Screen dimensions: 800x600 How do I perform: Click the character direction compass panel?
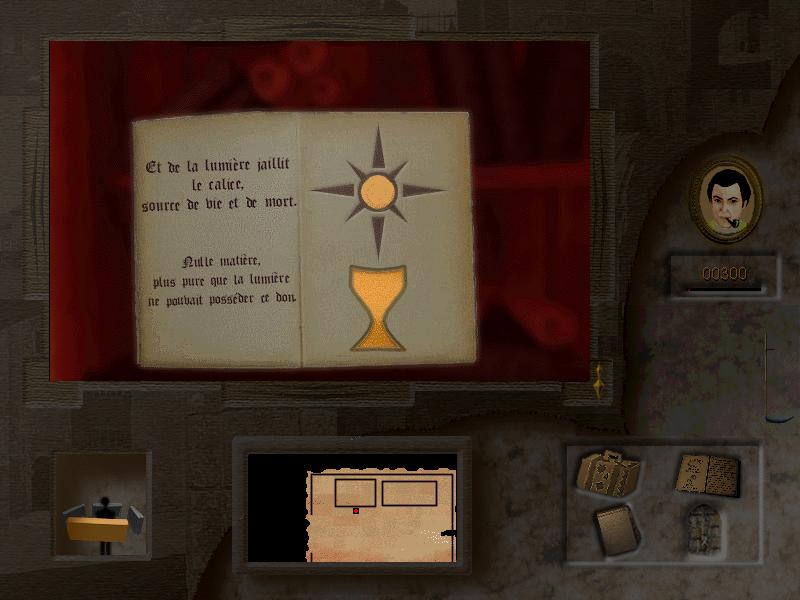[103, 504]
